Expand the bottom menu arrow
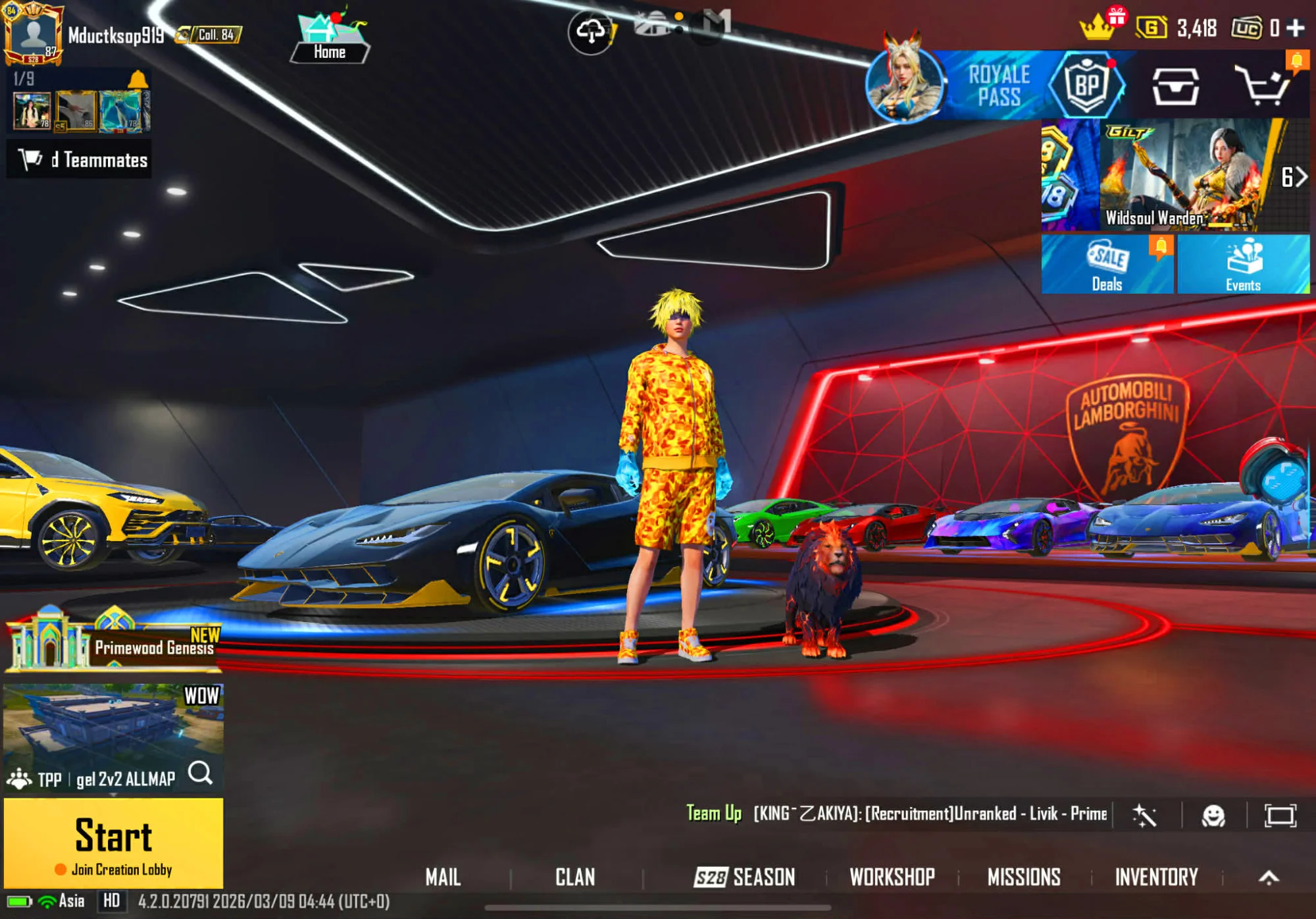The image size is (1316, 919). (1269, 877)
